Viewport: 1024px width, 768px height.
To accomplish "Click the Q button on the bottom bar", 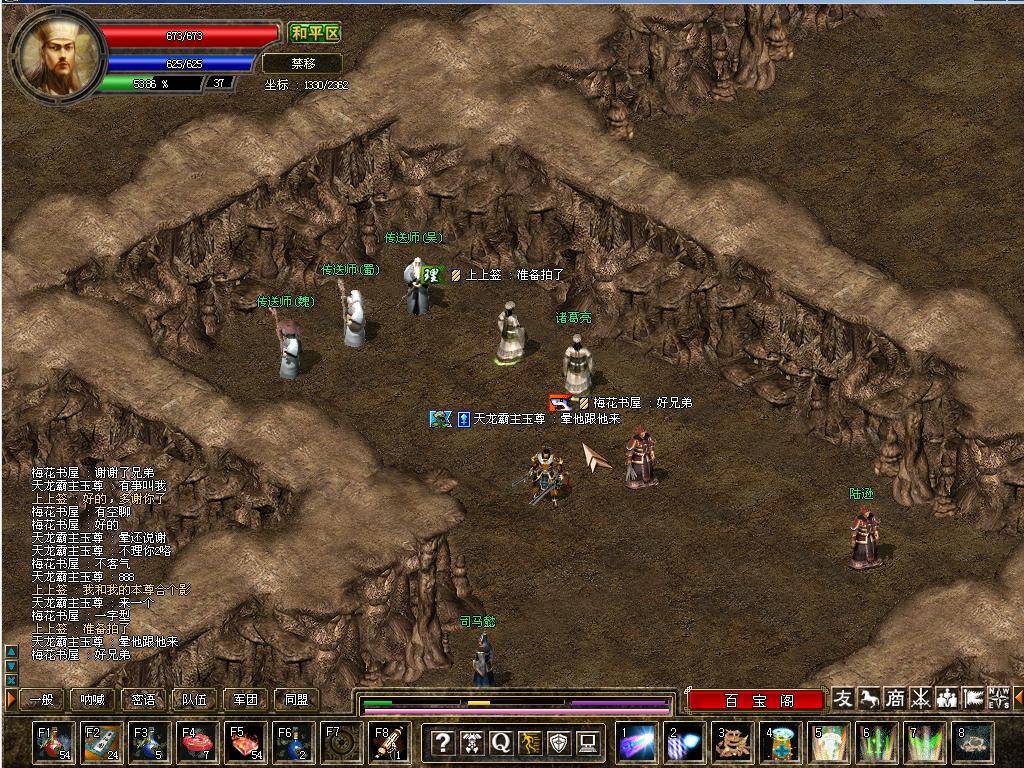I will (501, 743).
